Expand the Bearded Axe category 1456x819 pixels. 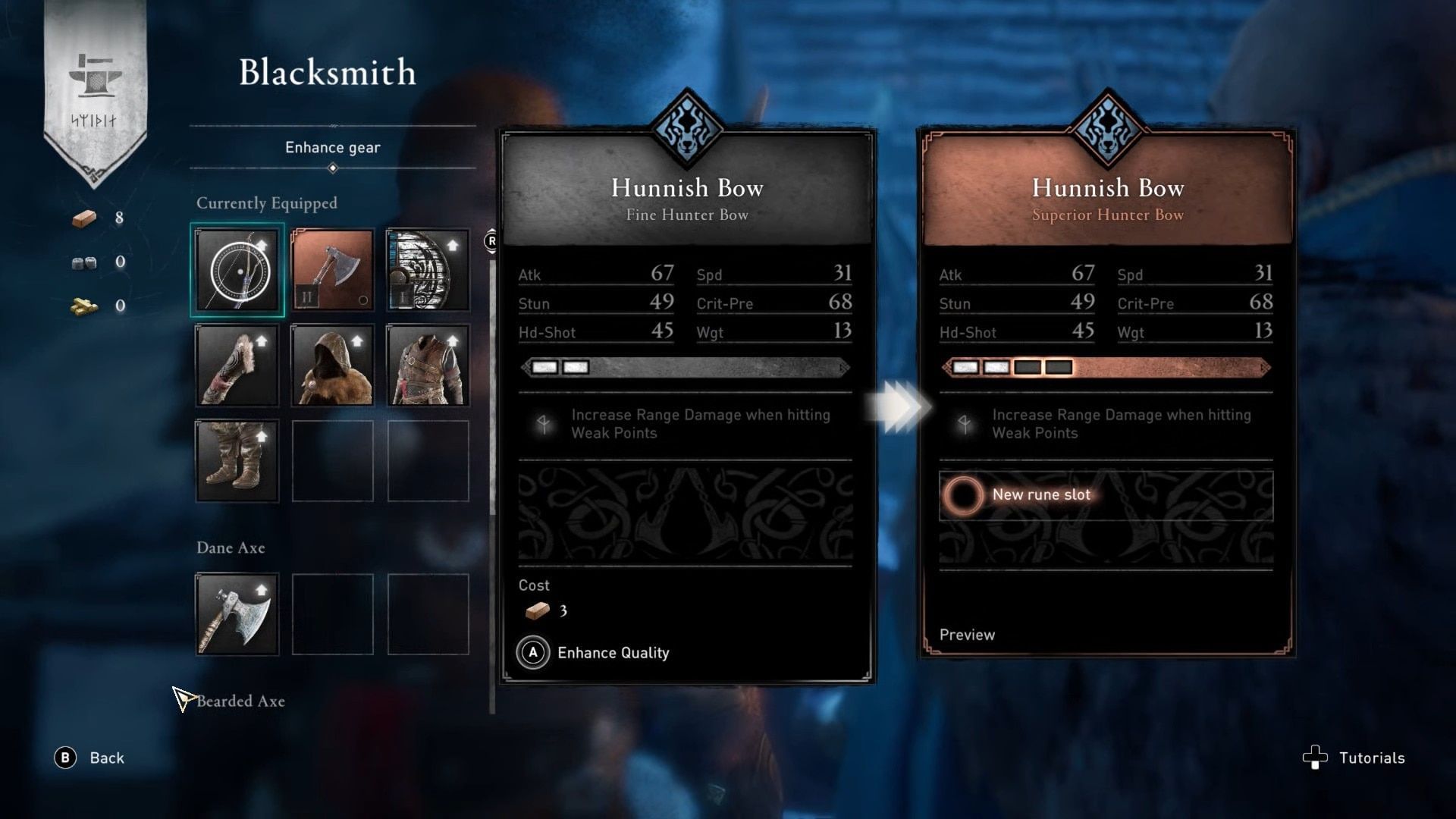(241, 701)
